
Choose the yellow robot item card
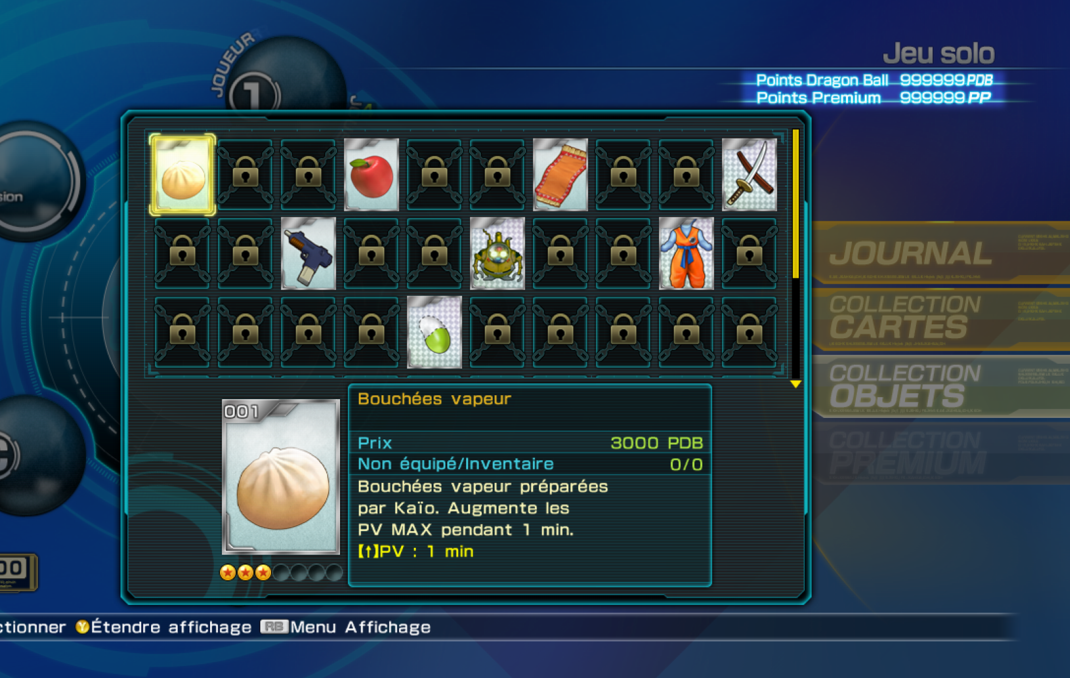tap(497, 254)
